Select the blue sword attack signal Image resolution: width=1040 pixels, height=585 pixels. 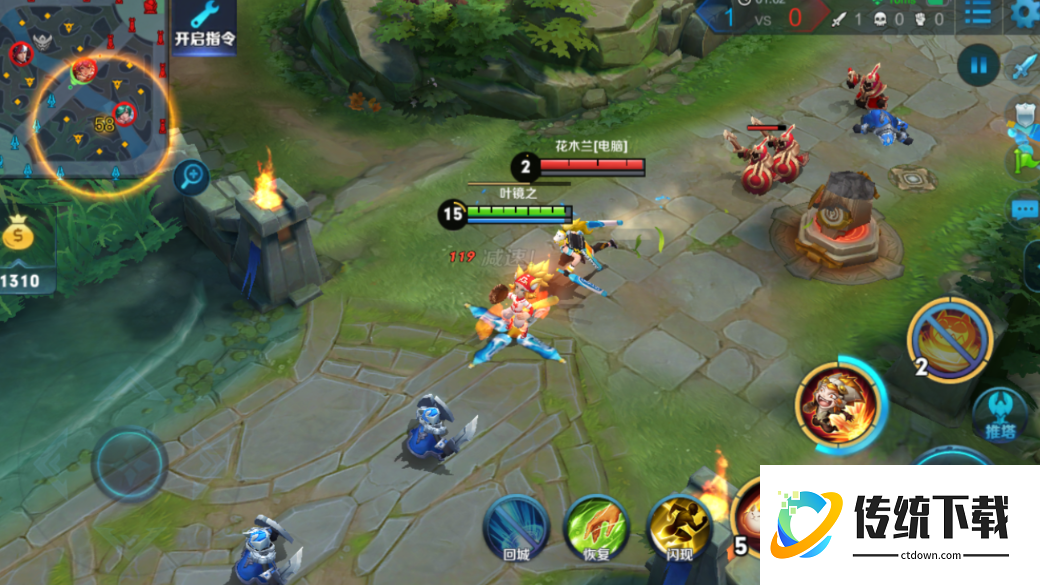pos(1026,68)
